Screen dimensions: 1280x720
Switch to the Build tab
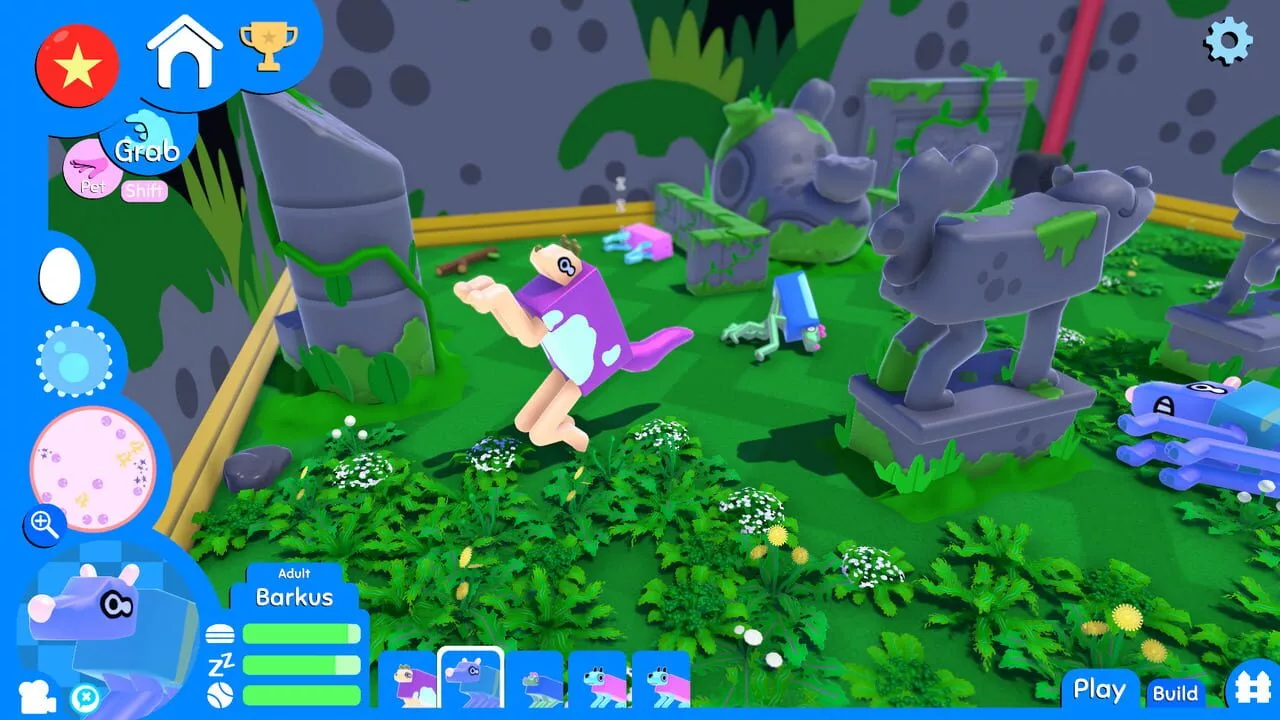[x=1177, y=693]
